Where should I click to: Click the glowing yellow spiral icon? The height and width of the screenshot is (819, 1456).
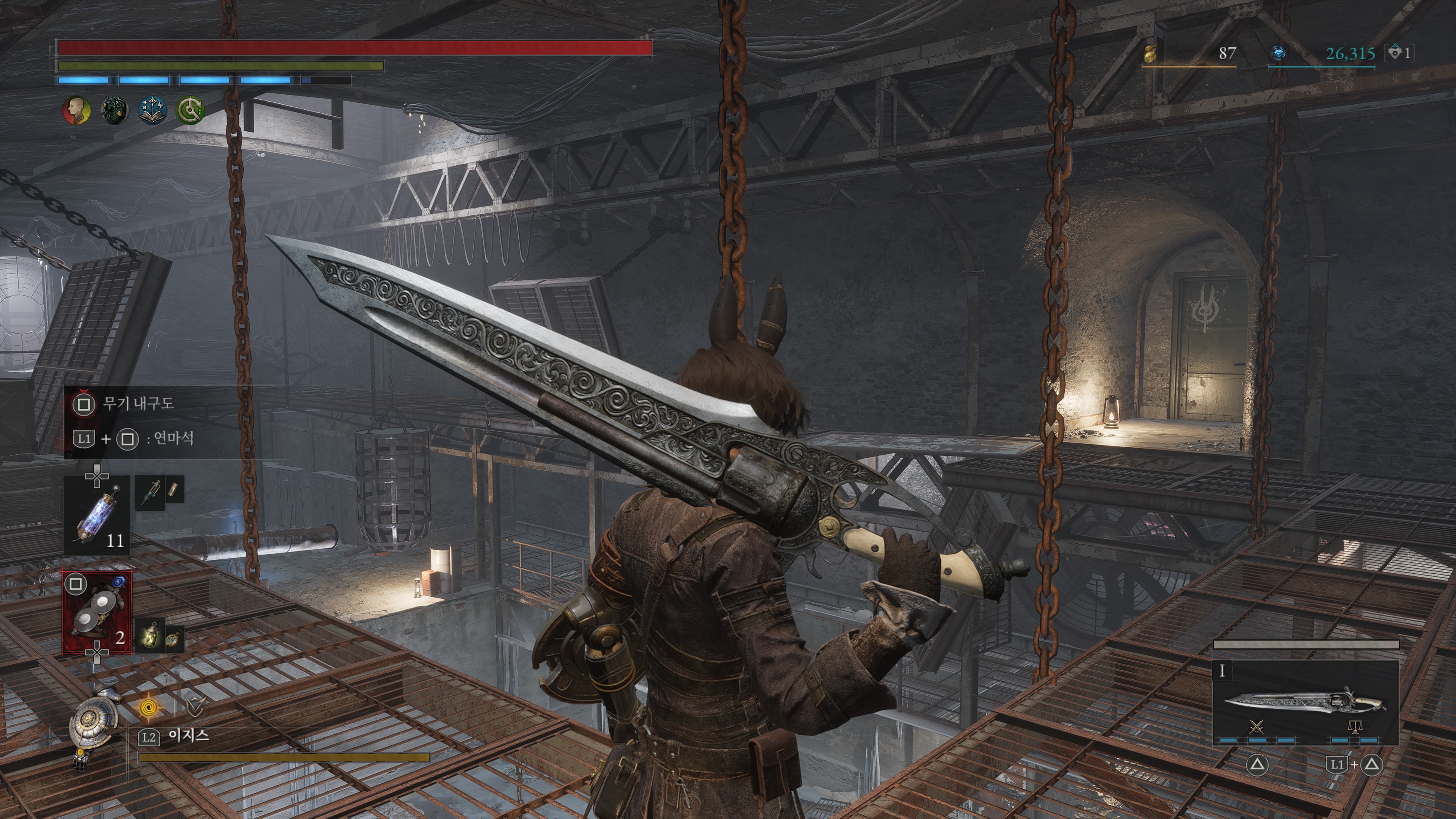(149, 706)
